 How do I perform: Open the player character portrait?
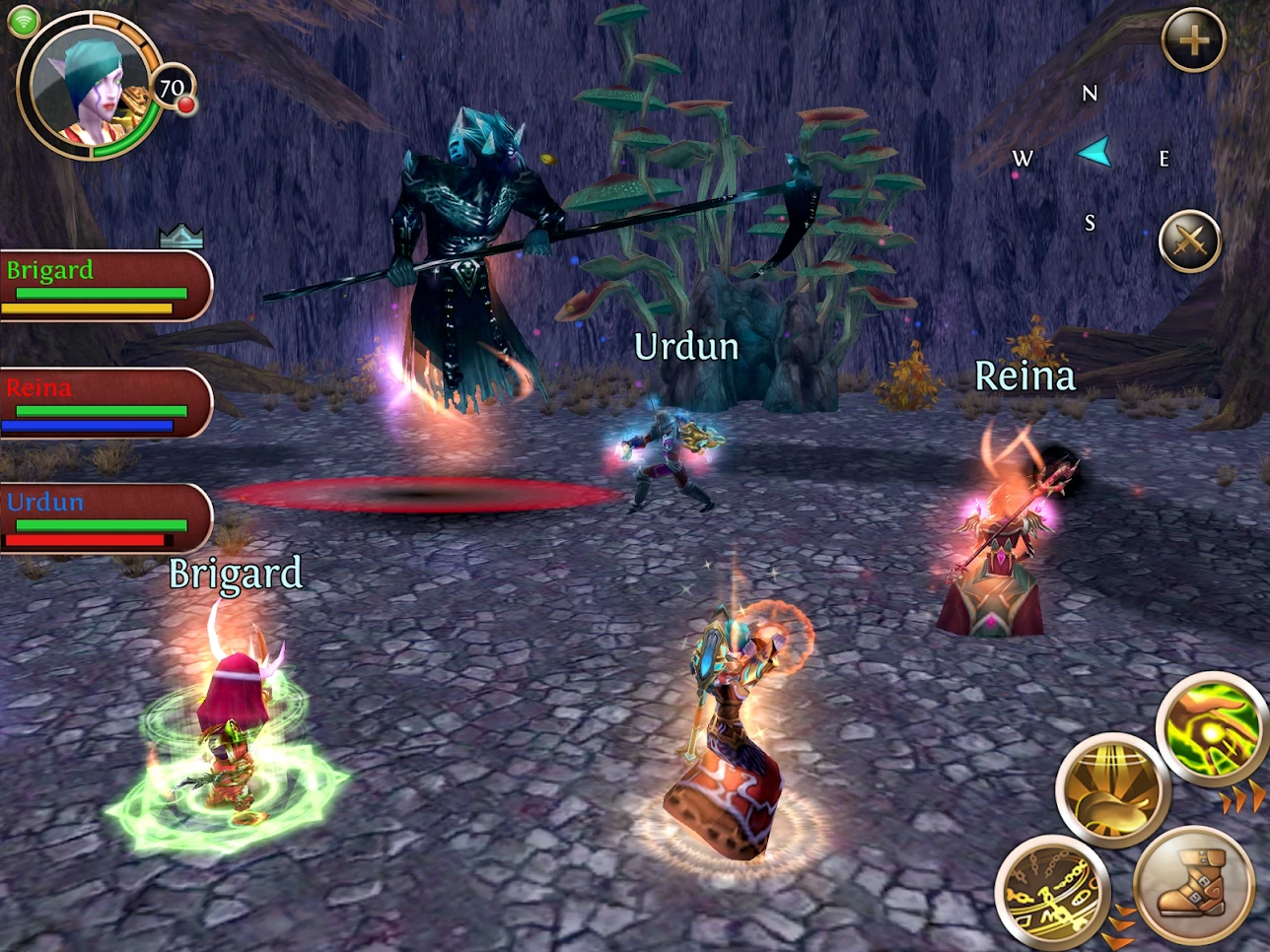point(89,87)
